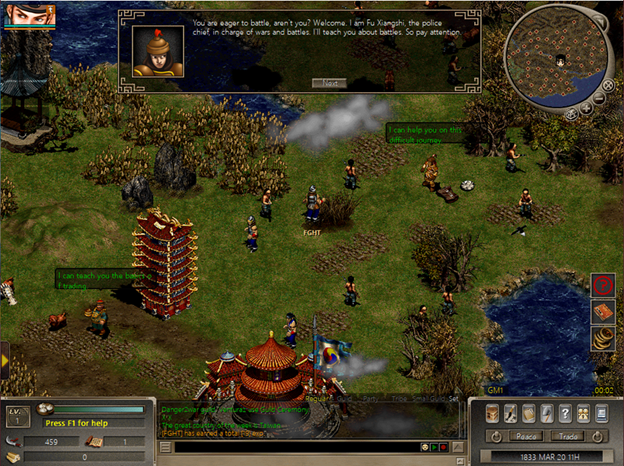The image size is (624, 466).
Task: Click the small yellow arrow on left edge
Action: (x=5, y=356)
